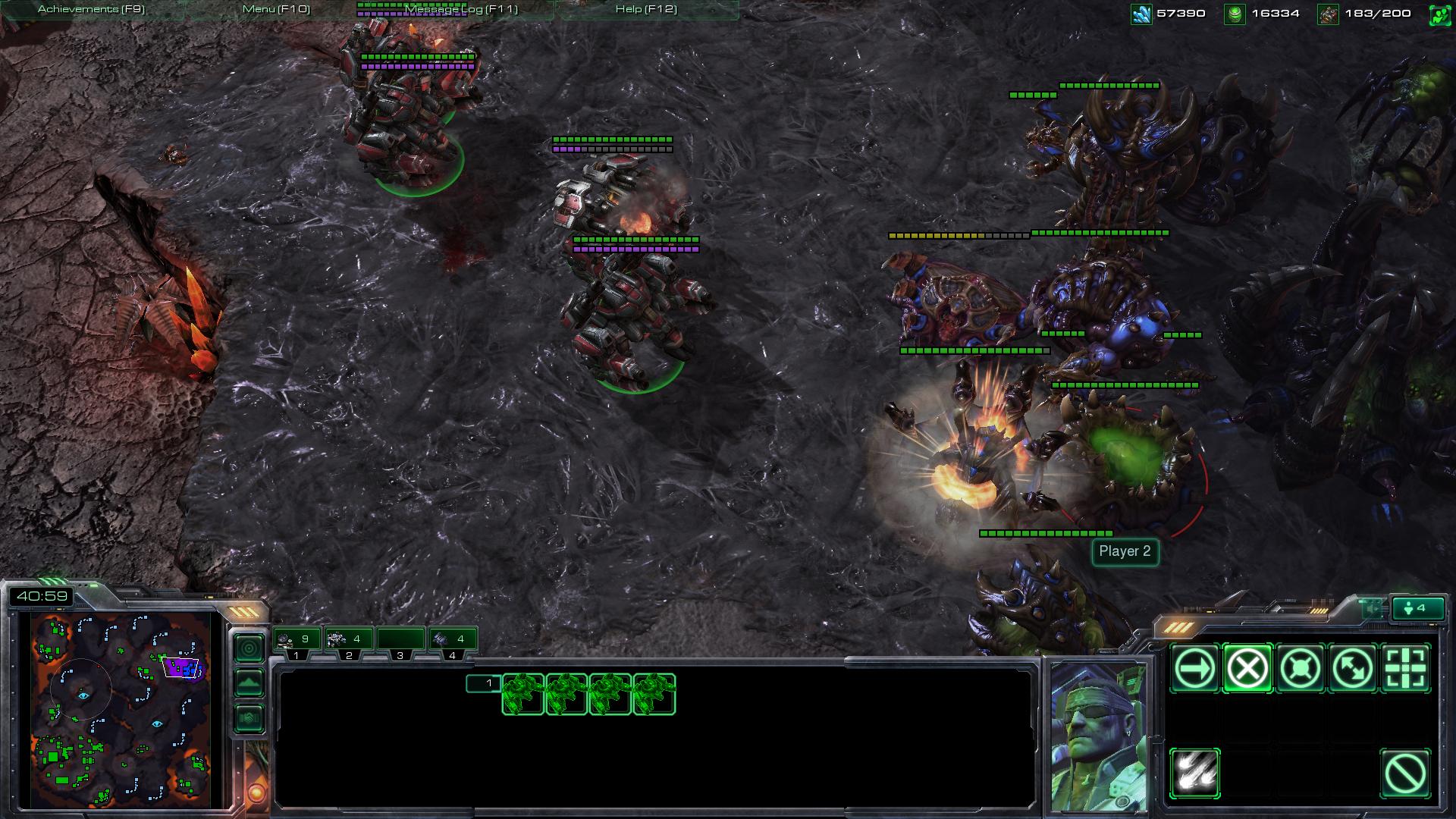Click the selected unit portrait

coord(1097,736)
